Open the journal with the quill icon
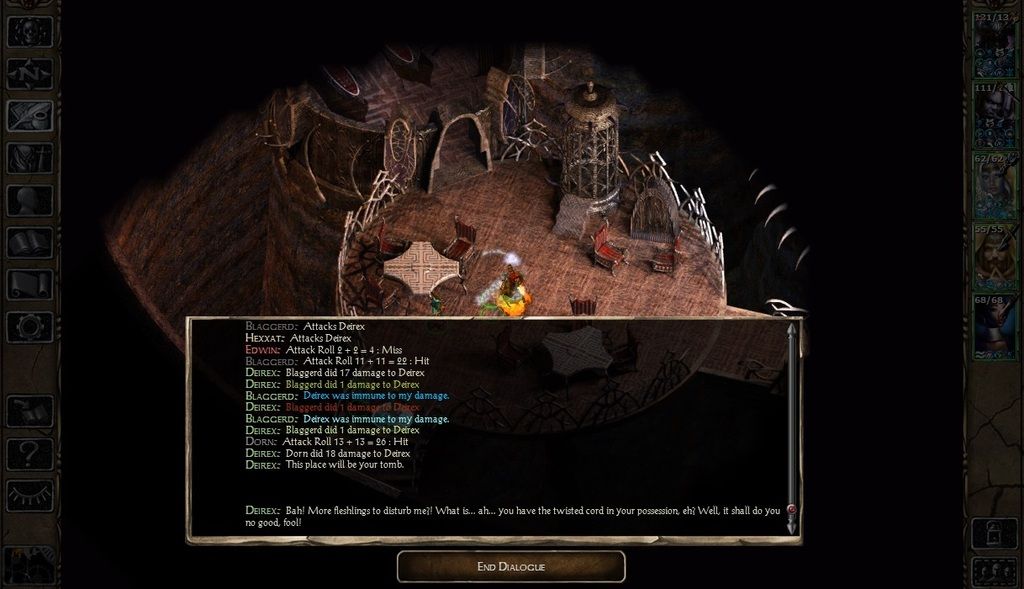Viewport: 1024px width, 589px height. [x=30, y=116]
